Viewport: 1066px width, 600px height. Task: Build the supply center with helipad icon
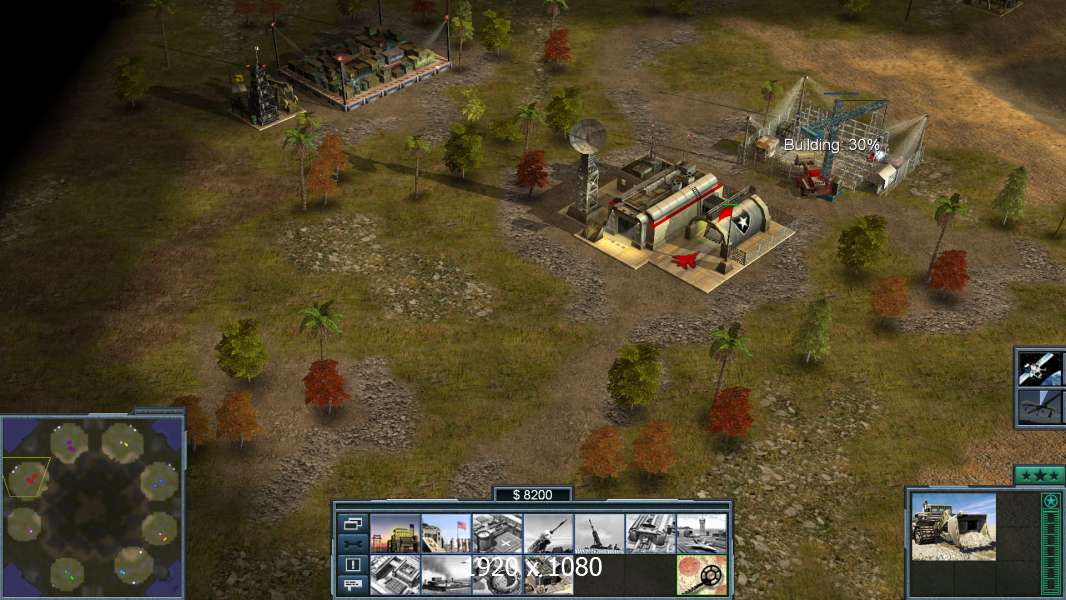[497, 533]
